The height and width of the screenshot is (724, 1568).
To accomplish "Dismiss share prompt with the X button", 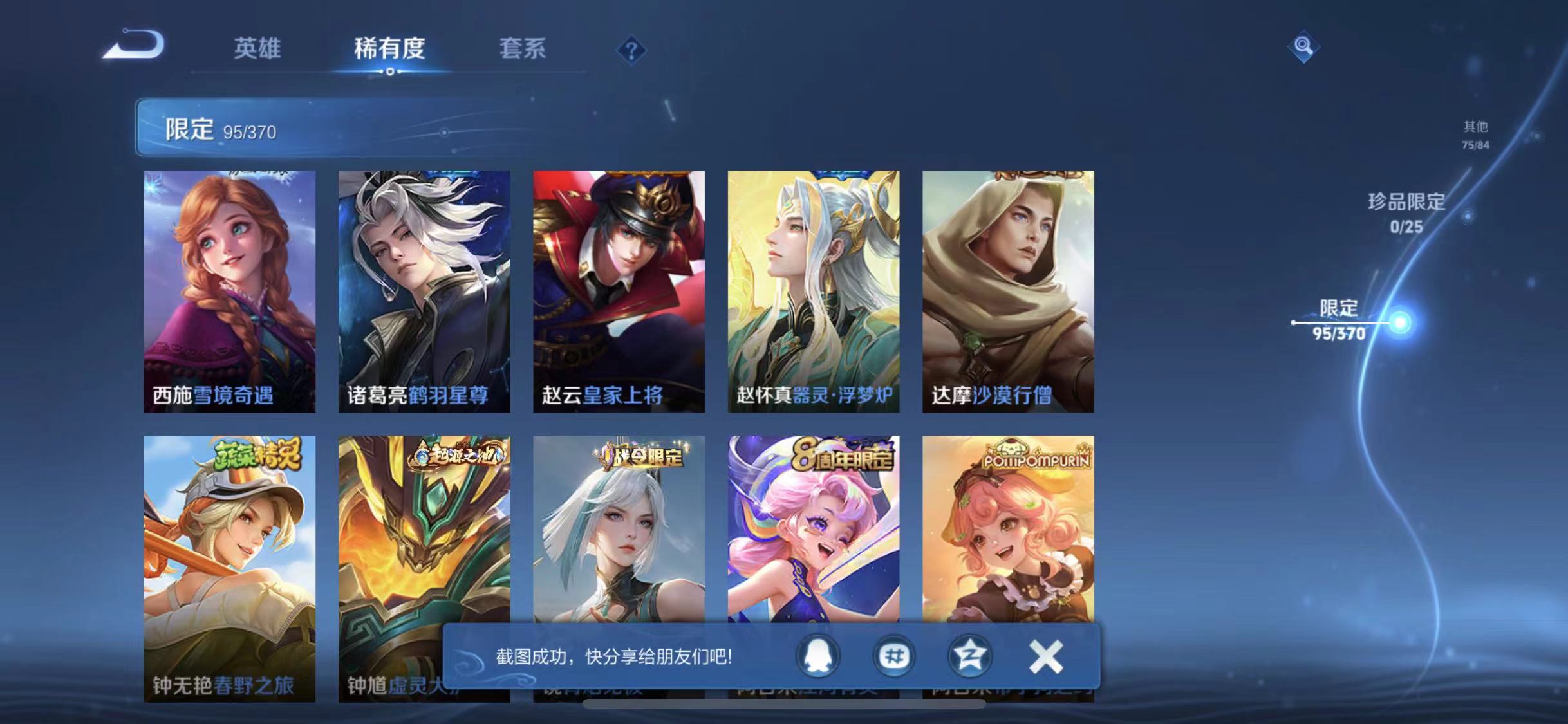I will (x=1046, y=657).
